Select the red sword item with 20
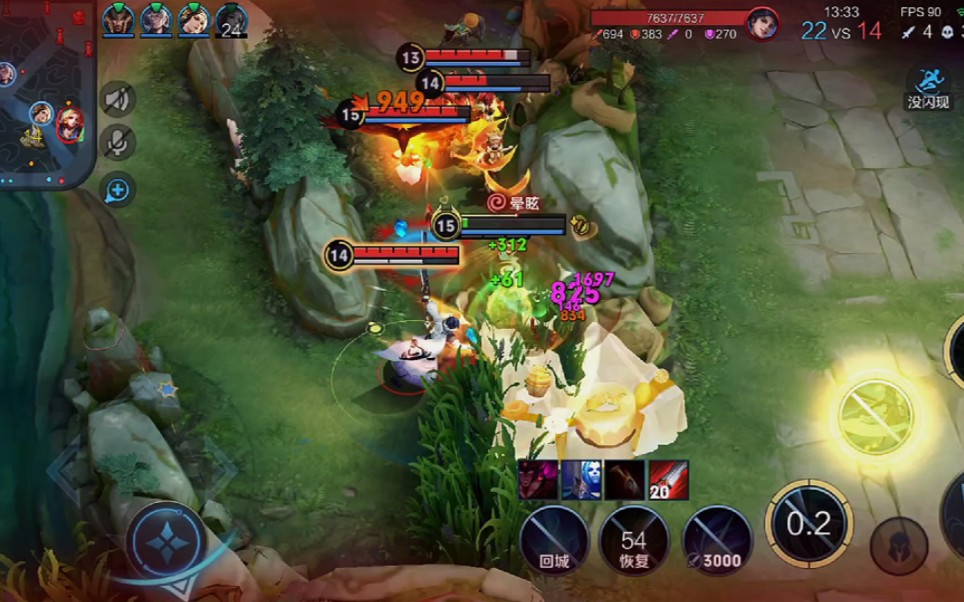 [669, 480]
